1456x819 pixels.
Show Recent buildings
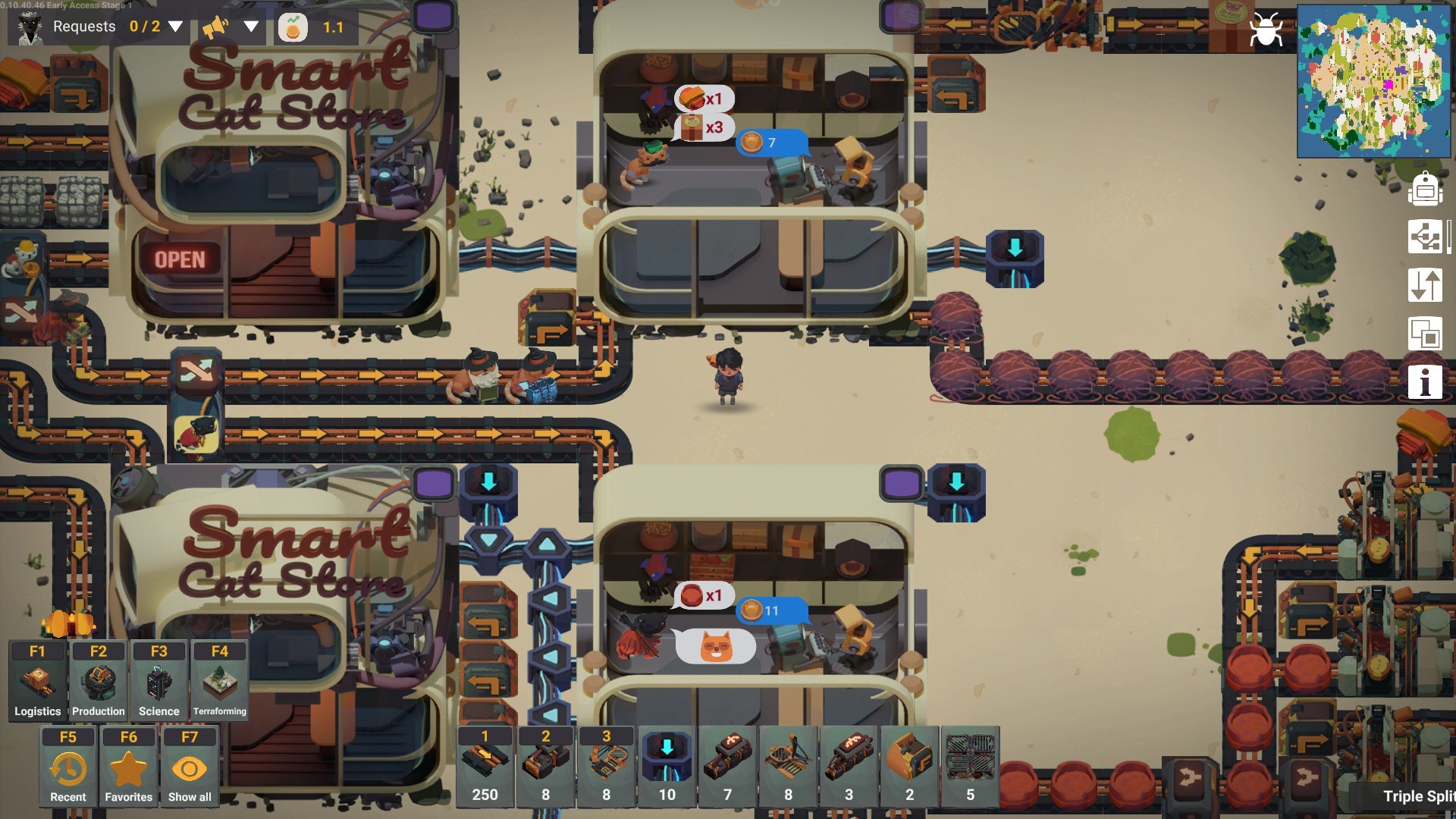pos(67,766)
